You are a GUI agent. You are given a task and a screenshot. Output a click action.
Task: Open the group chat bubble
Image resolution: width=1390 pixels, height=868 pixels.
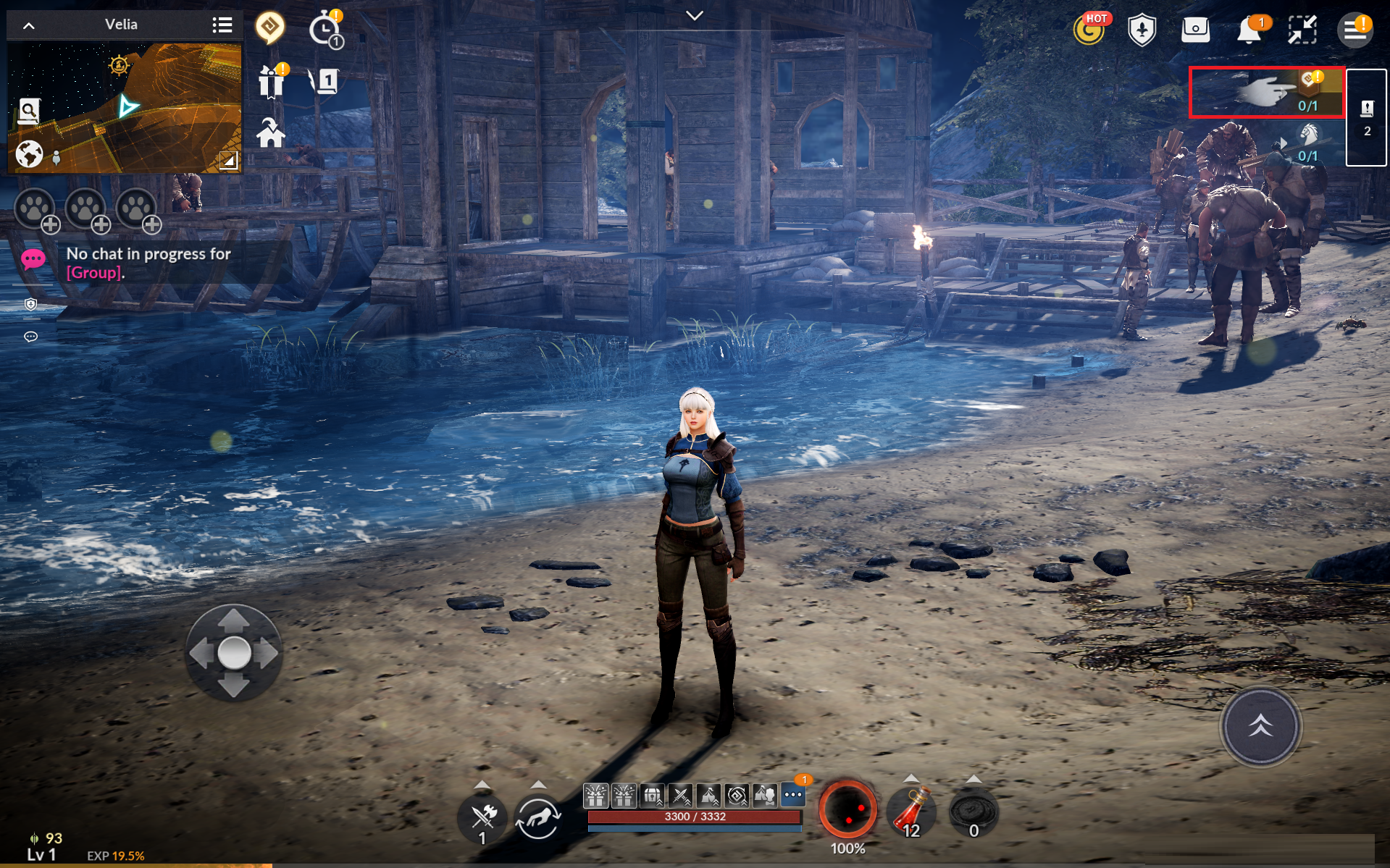pyautogui.click(x=33, y=259)
